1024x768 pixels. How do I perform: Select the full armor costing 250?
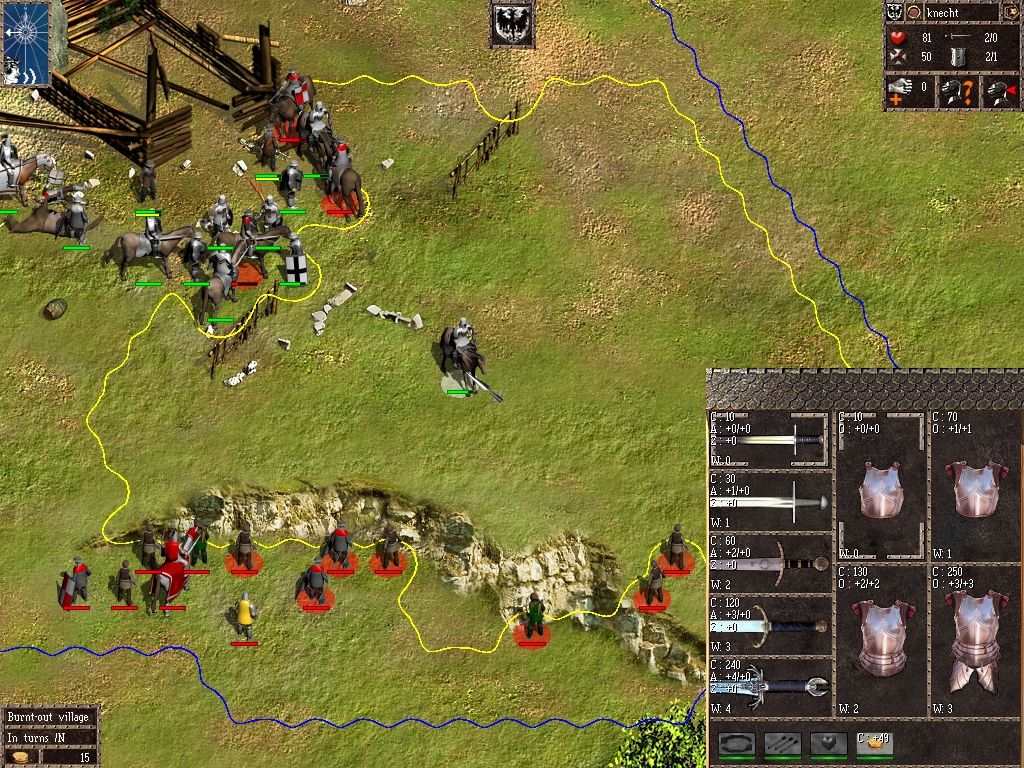point(976,640)
